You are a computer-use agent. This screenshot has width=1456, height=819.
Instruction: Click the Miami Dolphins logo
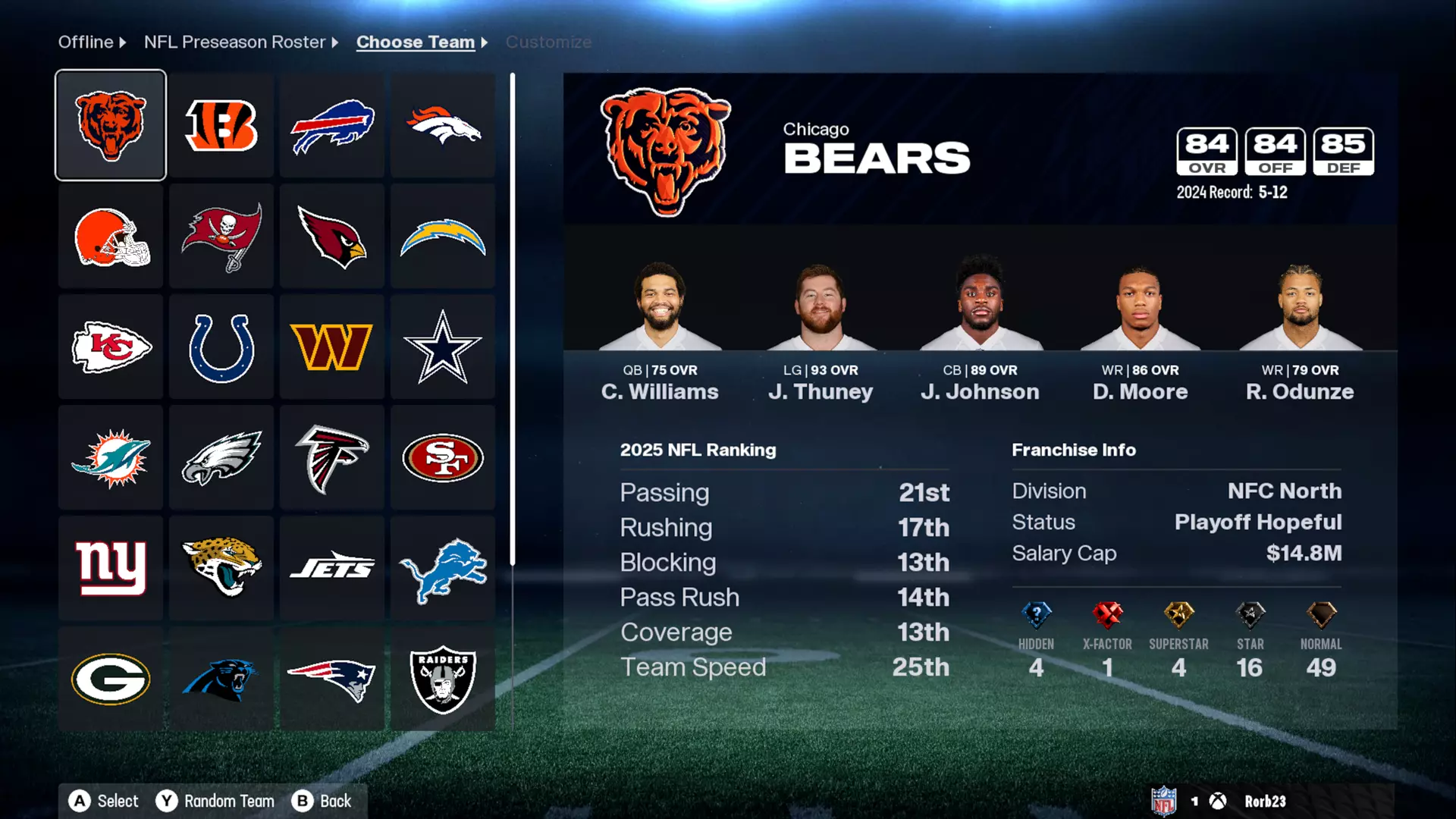[x=110, y=457]
